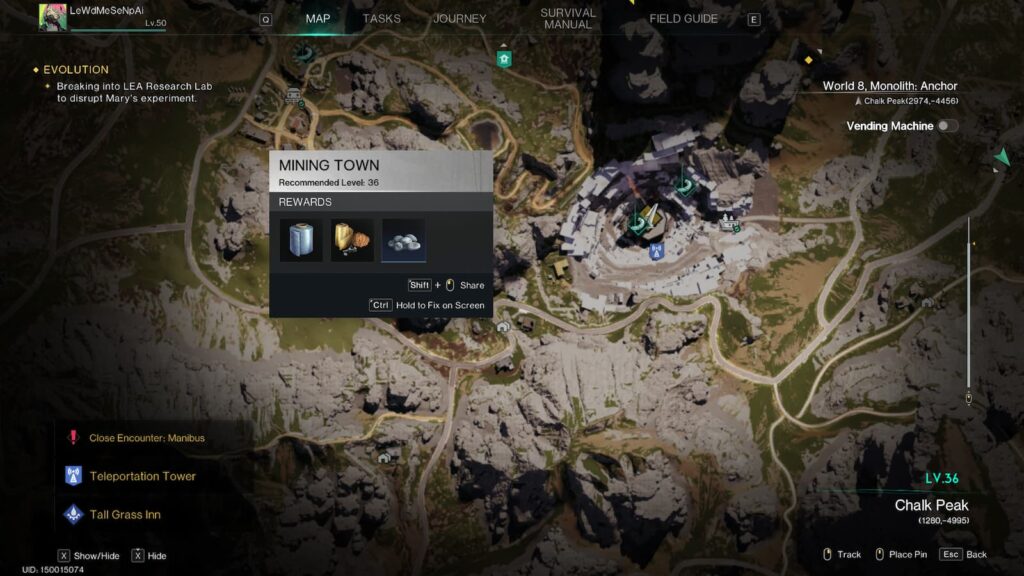This screenshot has height=576, width=1024.
Task: Choose the silver stones reward icon
Action: point(403,241)
